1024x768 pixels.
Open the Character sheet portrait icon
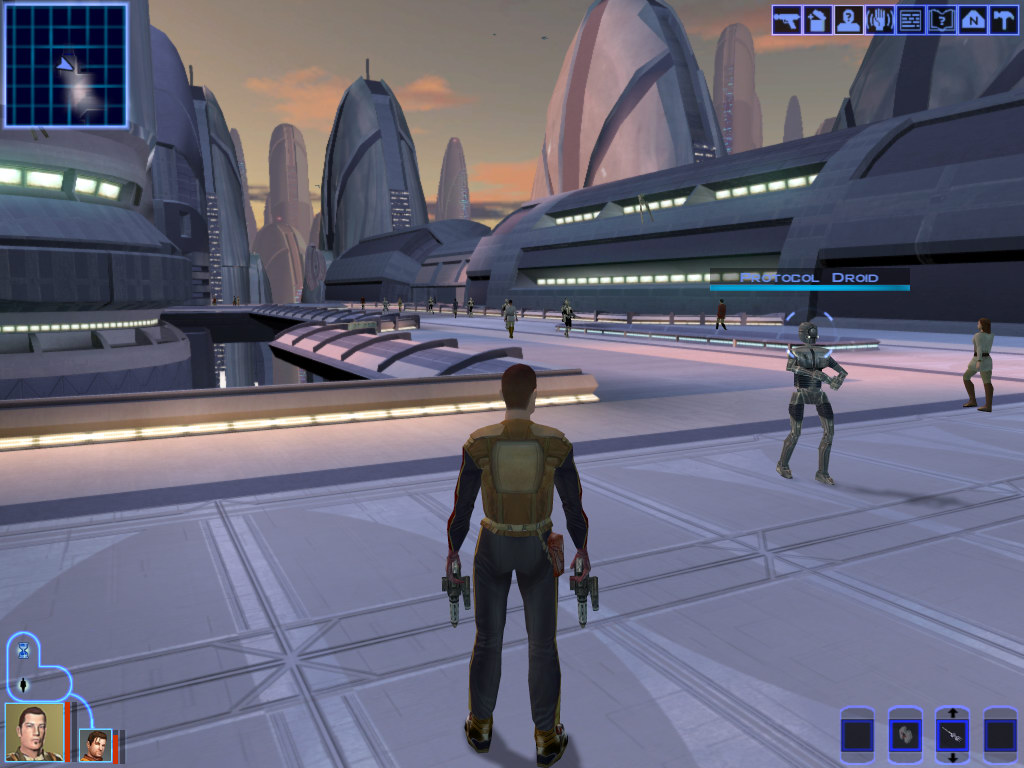click(849, 20)
